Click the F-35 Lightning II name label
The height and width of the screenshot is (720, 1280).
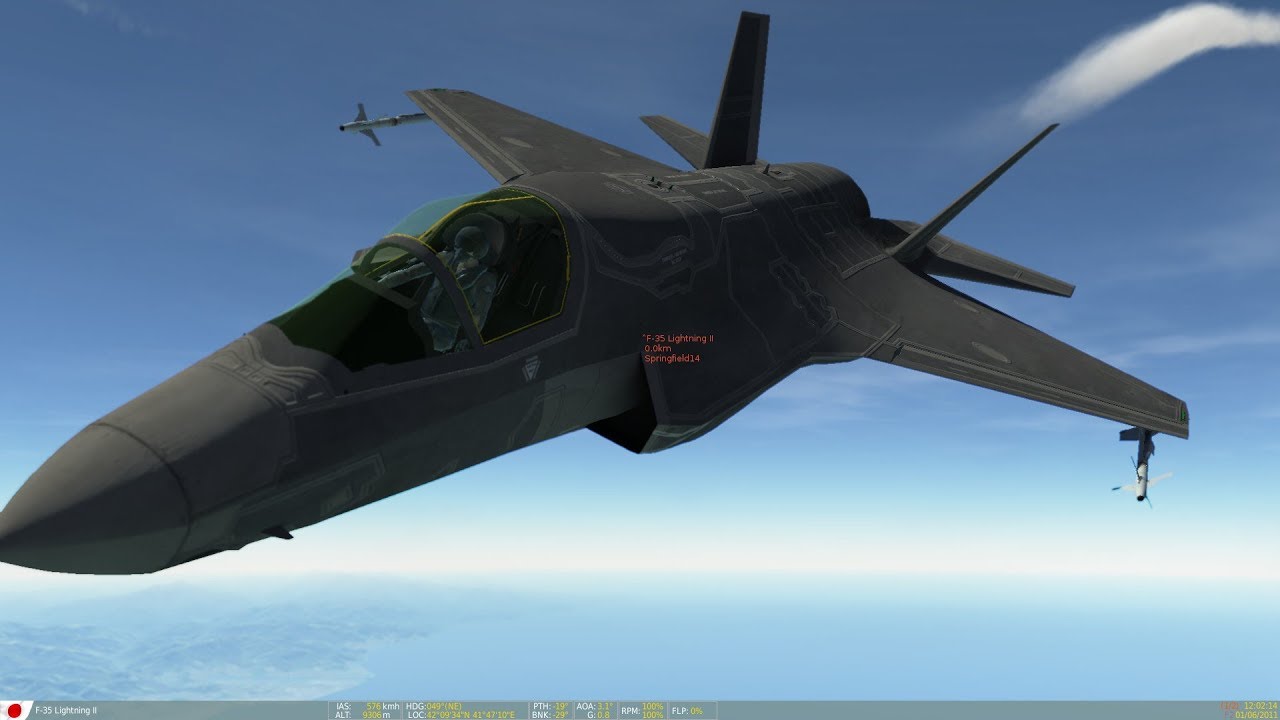(x=680, y=339)
